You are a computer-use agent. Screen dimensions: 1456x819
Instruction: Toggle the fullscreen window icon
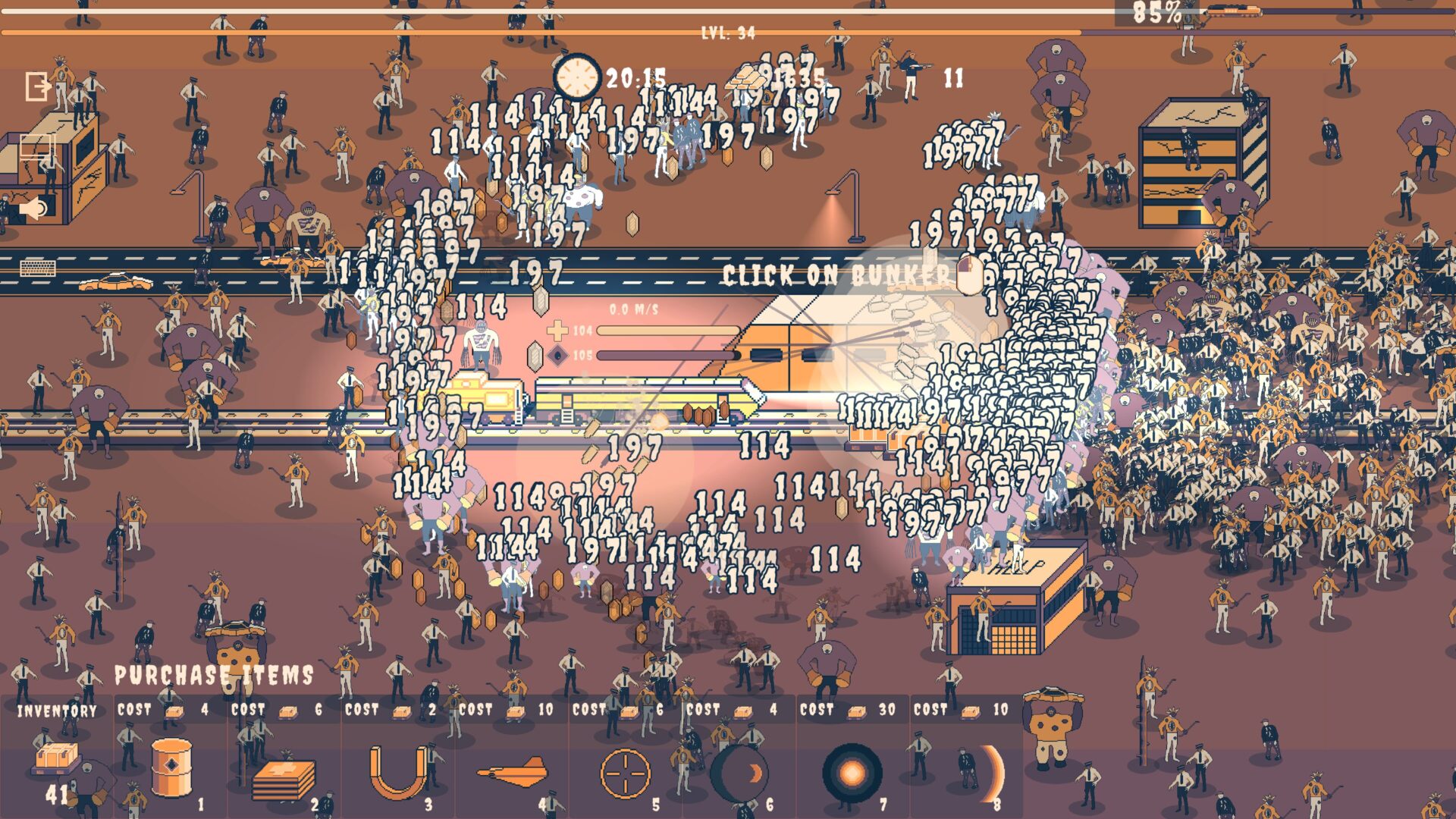coord(36,146)
